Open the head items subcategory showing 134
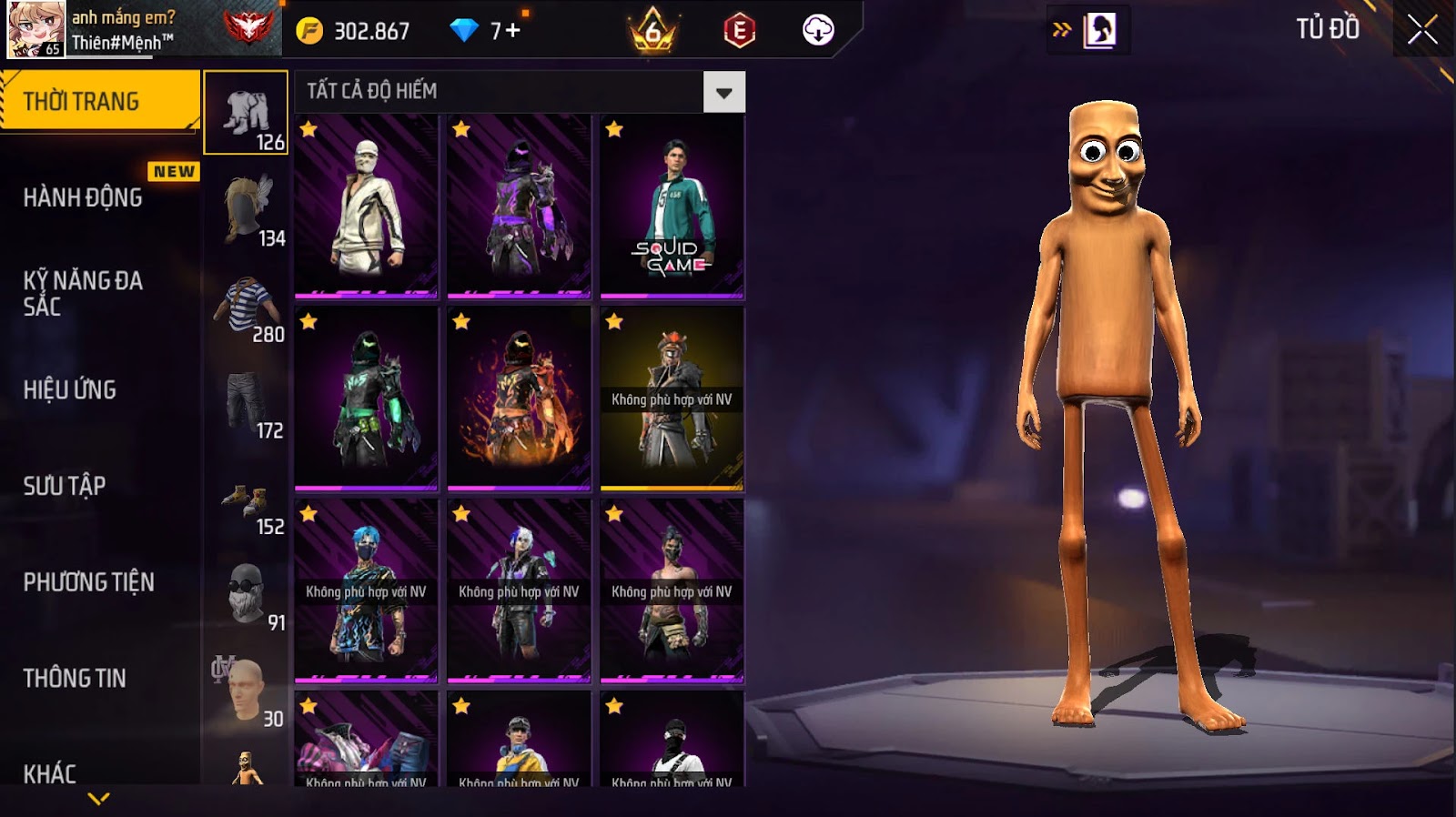The image size is (1456, 817). click(x=246, y=209)
